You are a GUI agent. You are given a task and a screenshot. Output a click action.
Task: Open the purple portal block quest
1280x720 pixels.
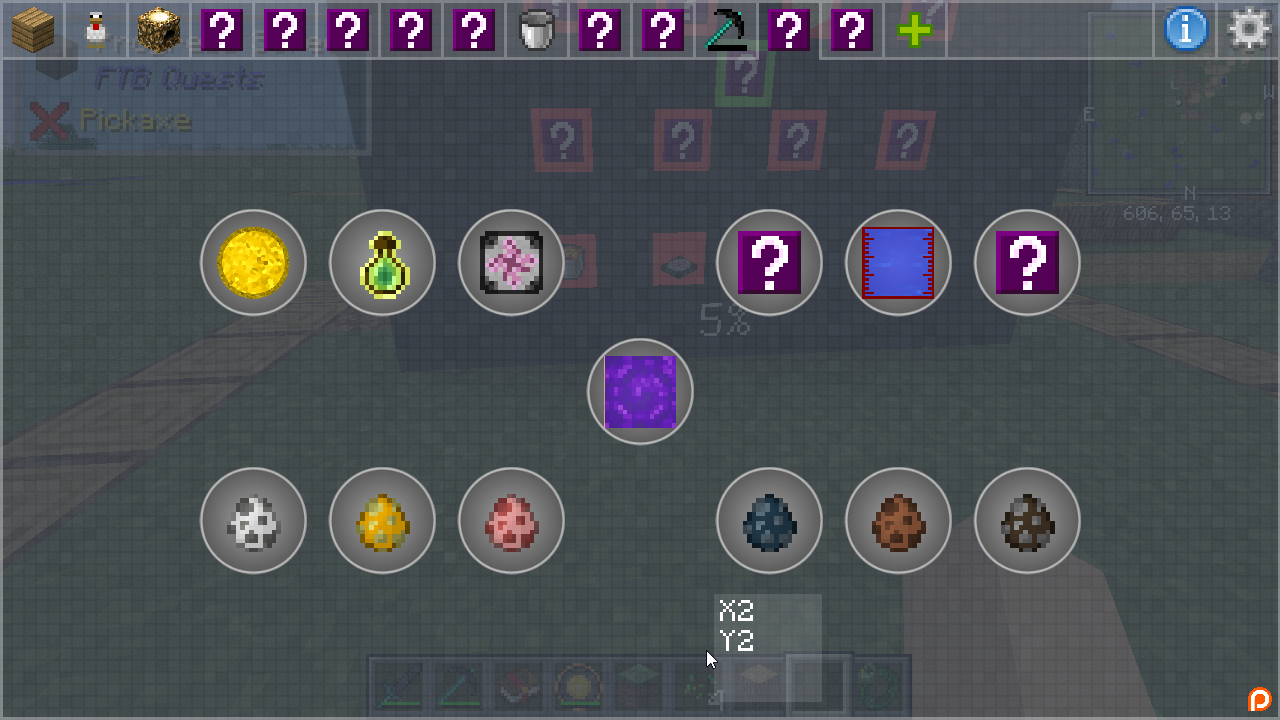(x=640, y=392)
